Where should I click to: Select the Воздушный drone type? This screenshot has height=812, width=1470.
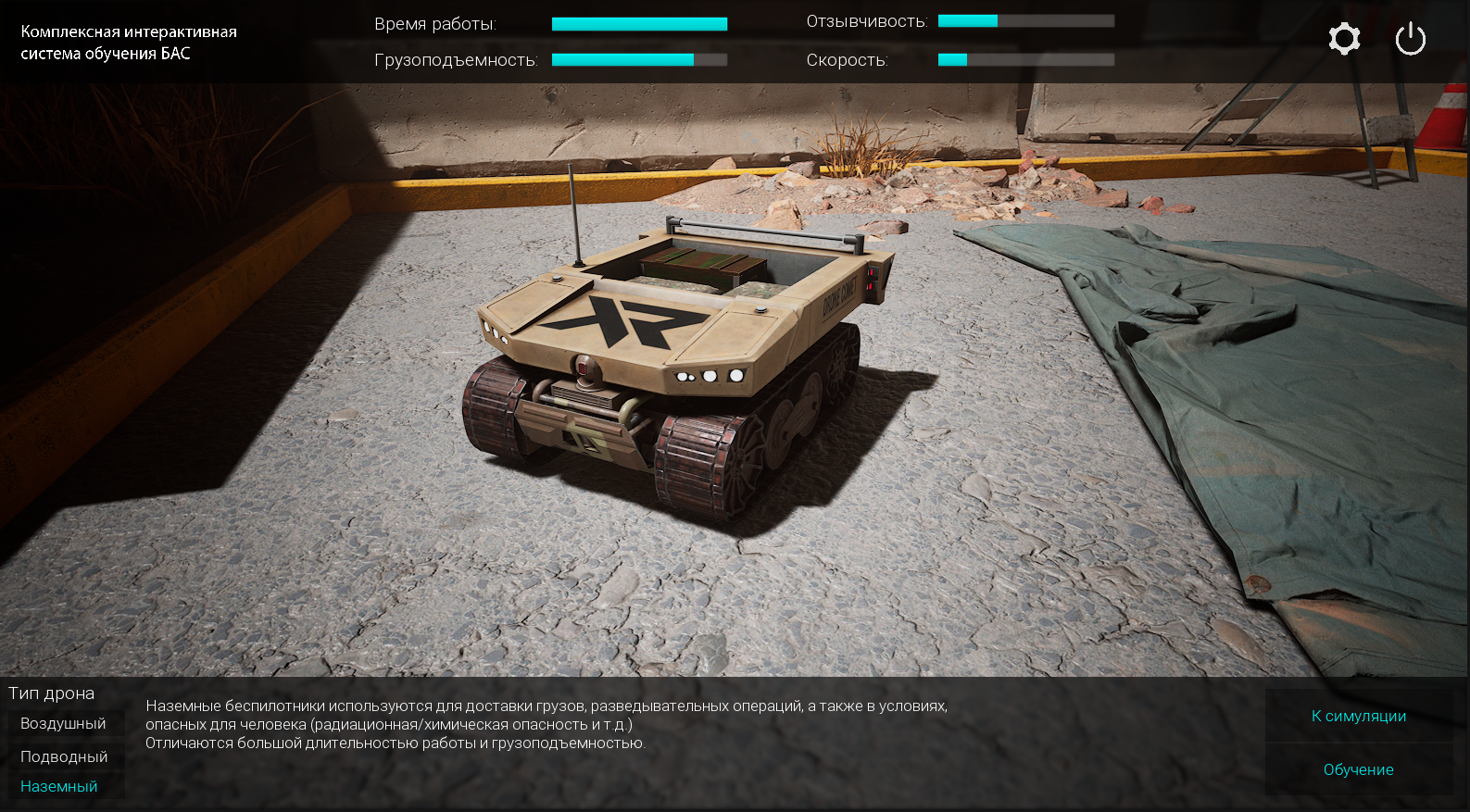click(x=63, y=724)
